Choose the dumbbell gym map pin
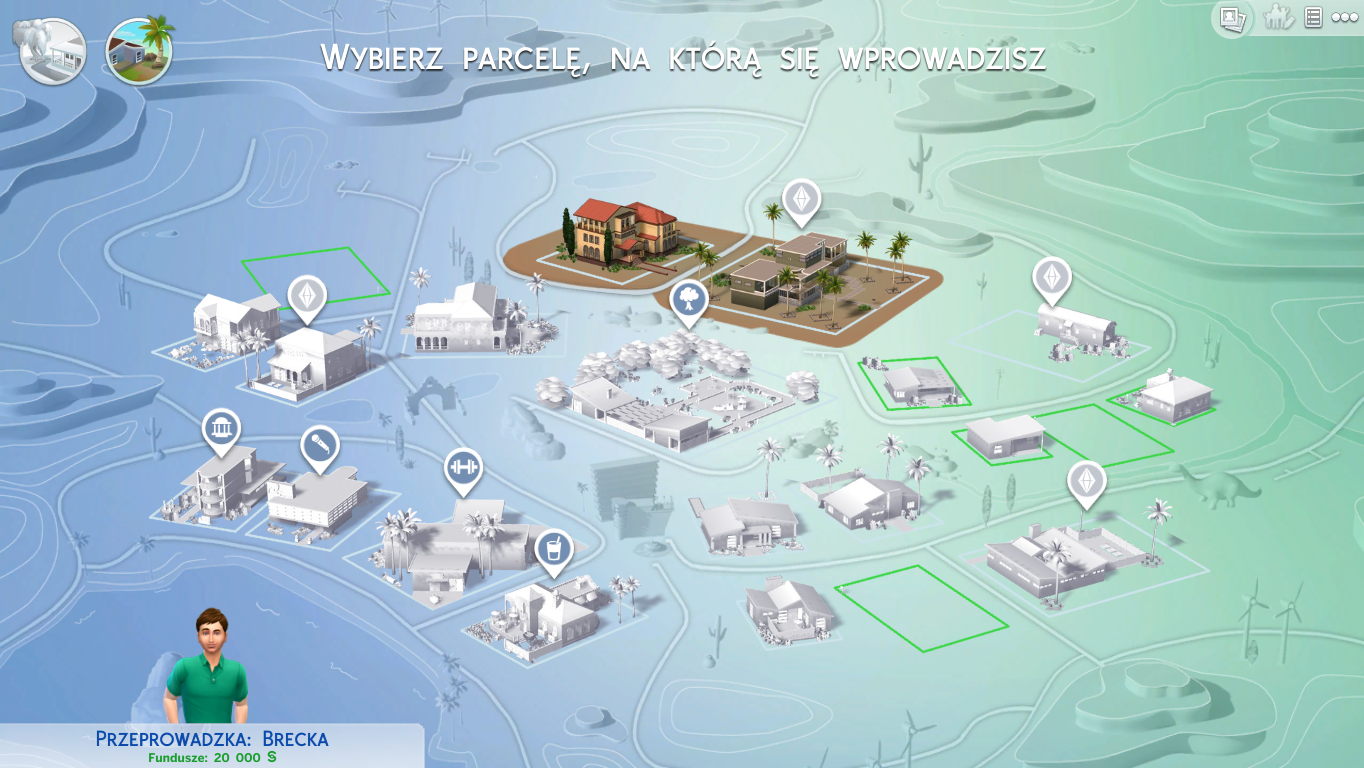This screenshot has width=1364, height=768. pos(463,469)
